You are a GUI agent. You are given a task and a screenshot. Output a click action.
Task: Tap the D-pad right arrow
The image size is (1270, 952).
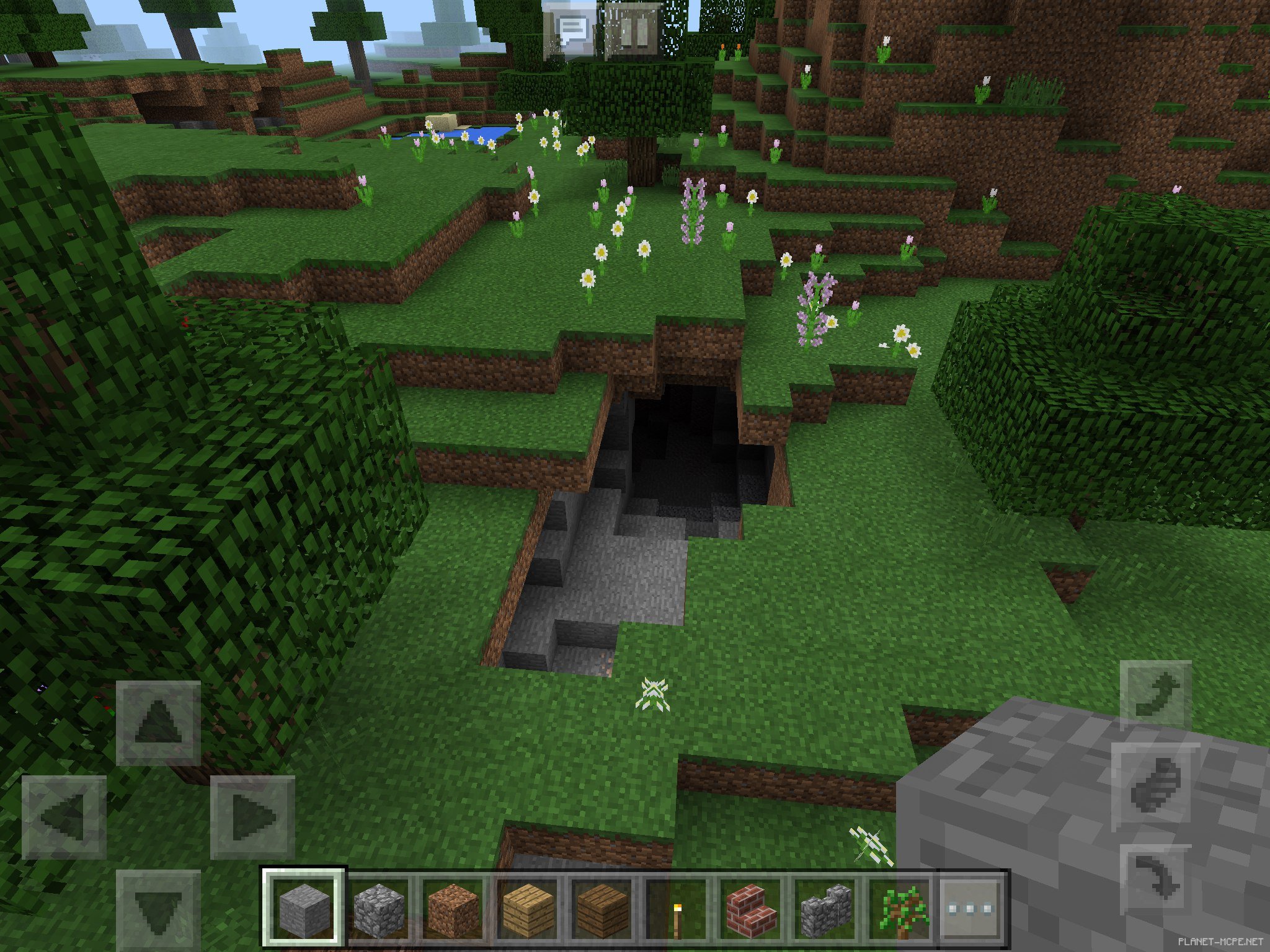pos(252,817)
